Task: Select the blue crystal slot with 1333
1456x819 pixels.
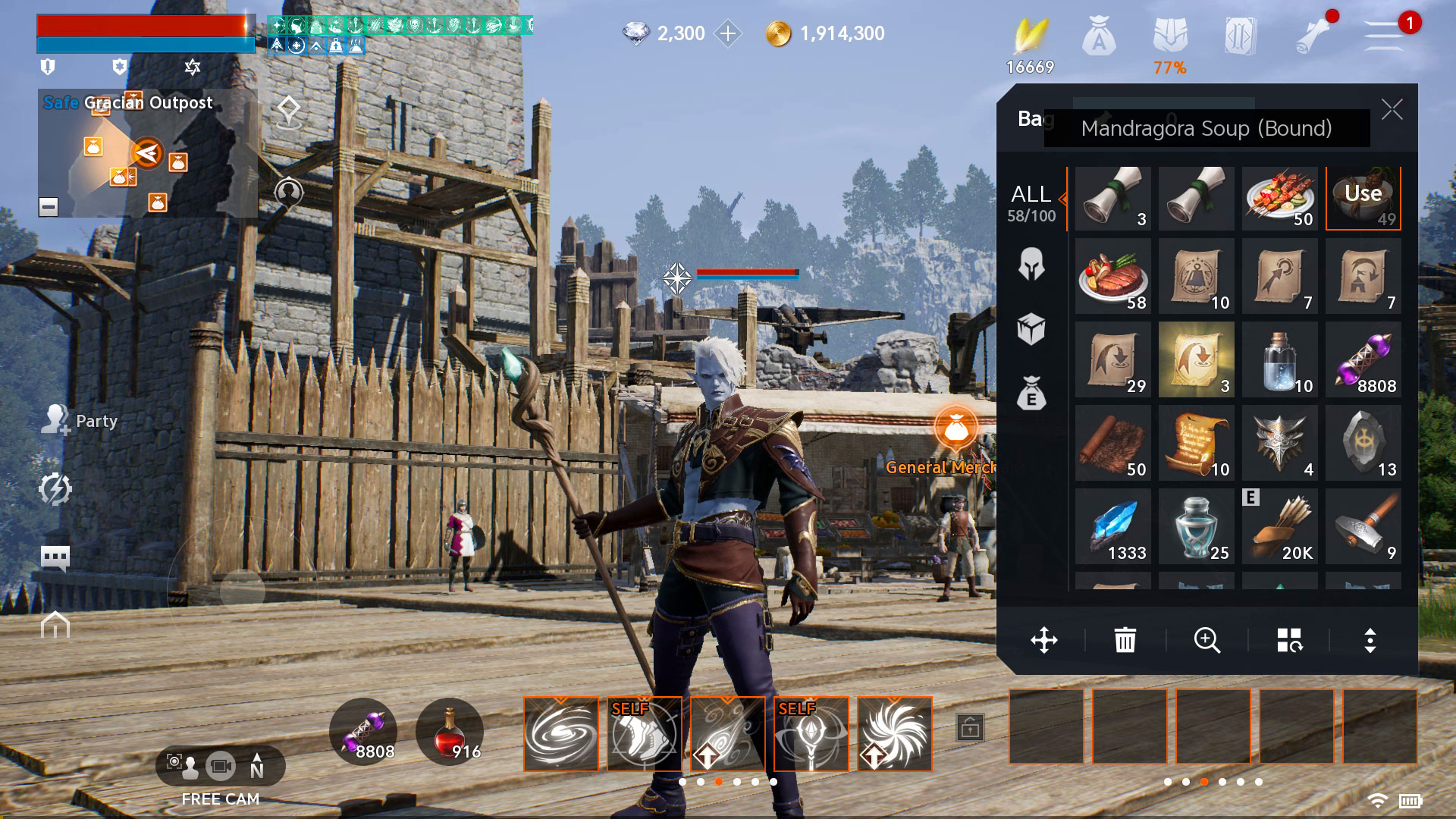Action: [1112, 526]
